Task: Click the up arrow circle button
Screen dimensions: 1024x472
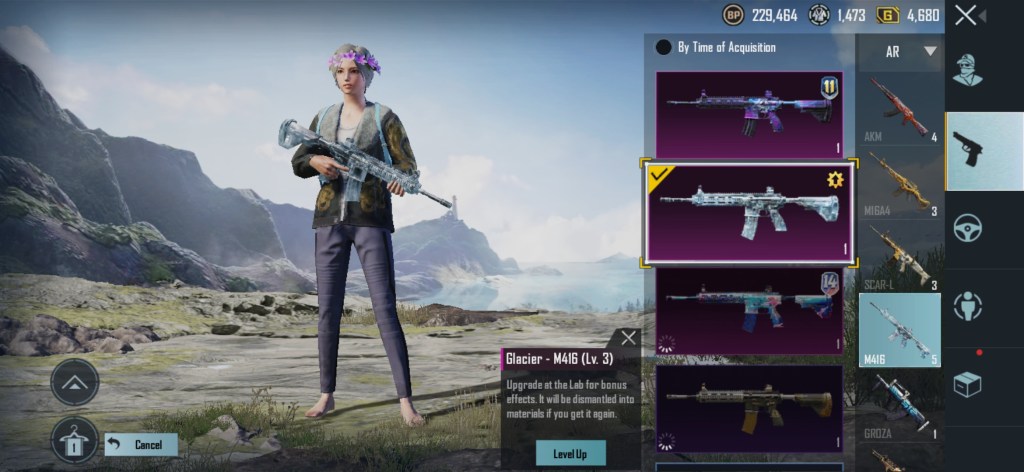Action: pyautogui.click(x=75, y=382)
